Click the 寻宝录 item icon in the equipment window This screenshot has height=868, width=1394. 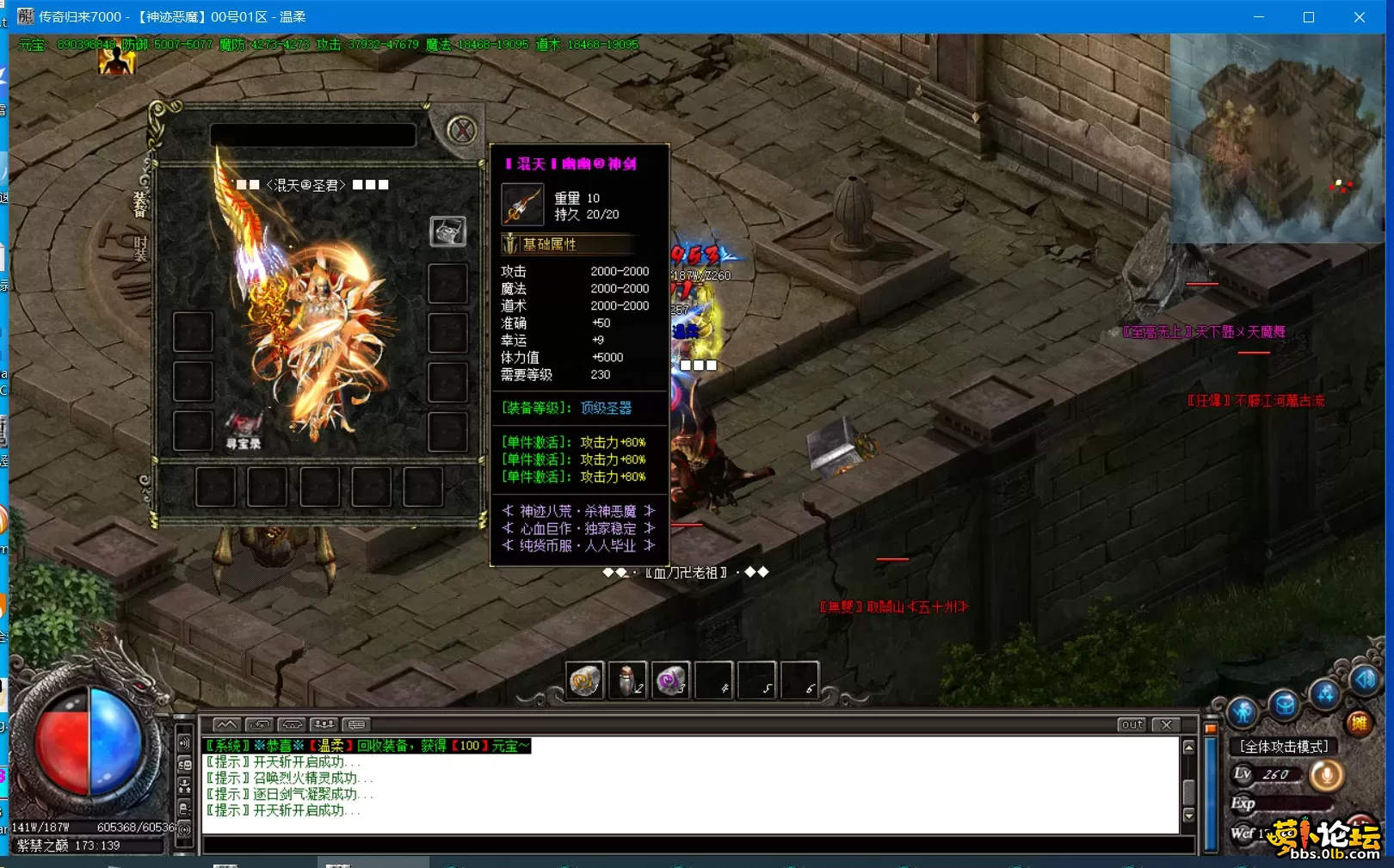click(x=244, y=425)
